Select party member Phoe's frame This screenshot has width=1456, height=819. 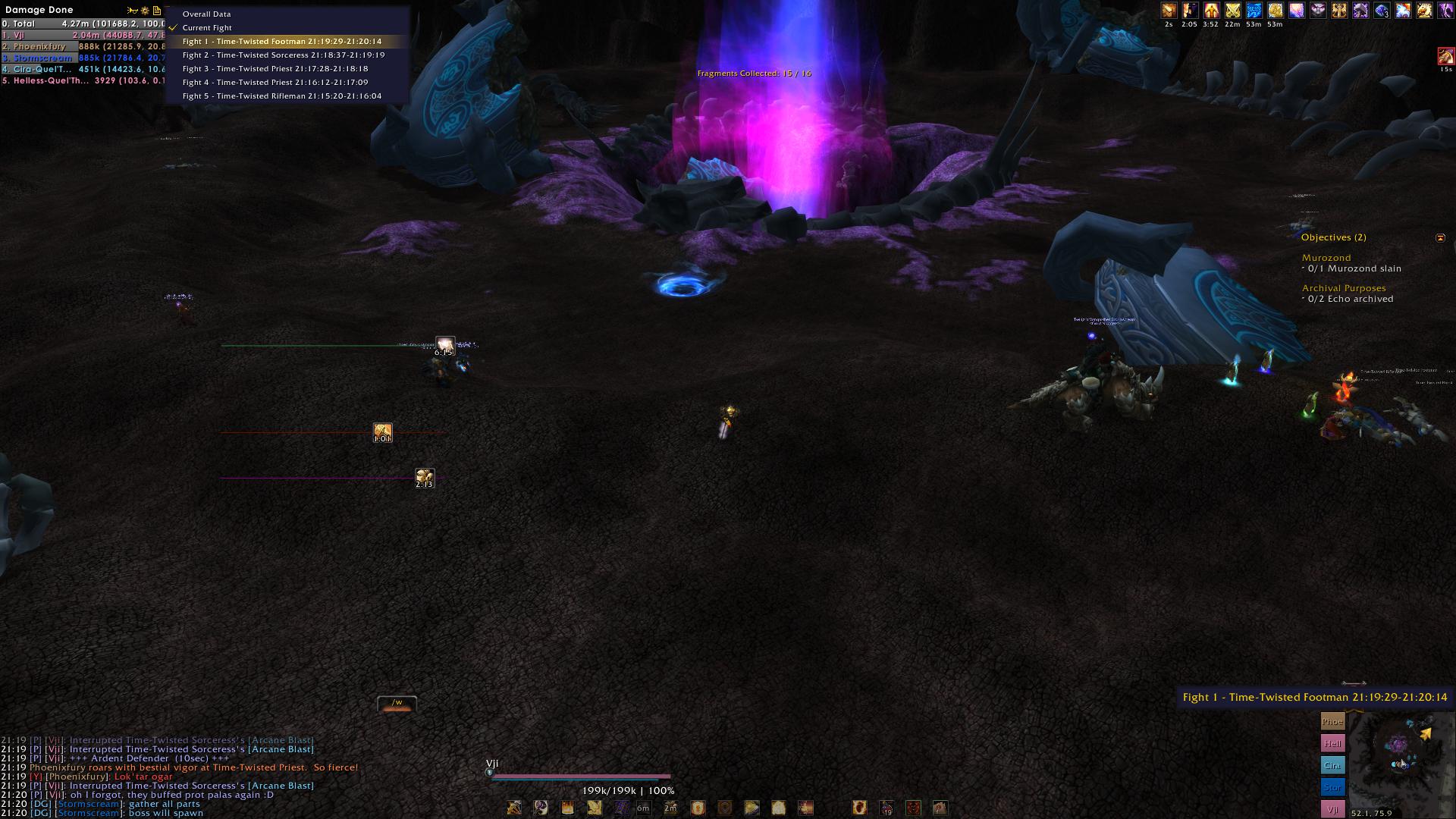(x=1332, y=721)
